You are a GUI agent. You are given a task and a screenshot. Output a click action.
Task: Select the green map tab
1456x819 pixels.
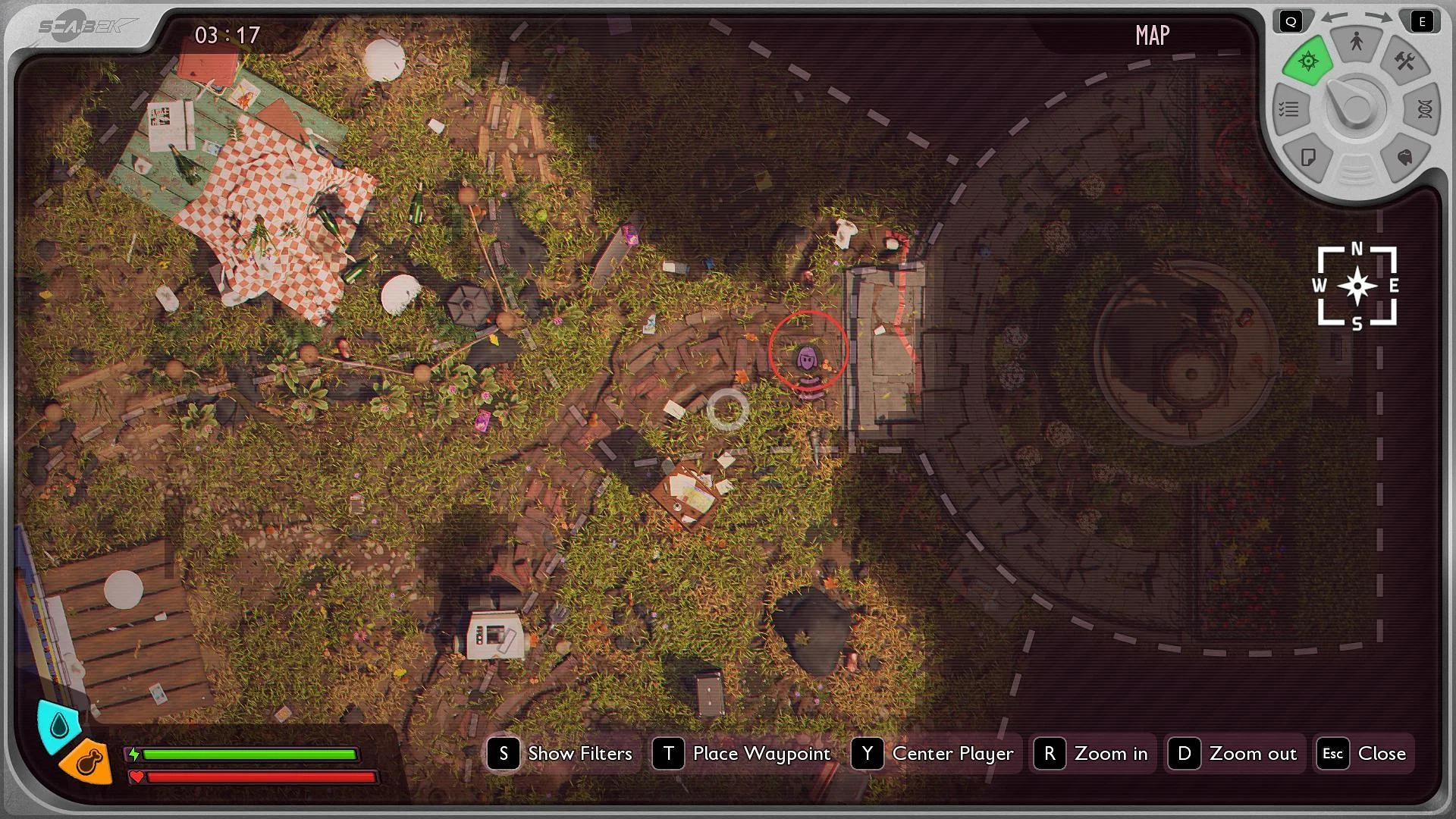coord(1308,62)
